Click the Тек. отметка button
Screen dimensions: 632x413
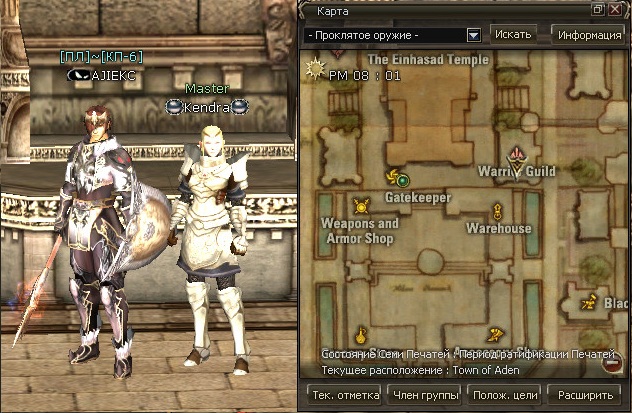(347, 395)
